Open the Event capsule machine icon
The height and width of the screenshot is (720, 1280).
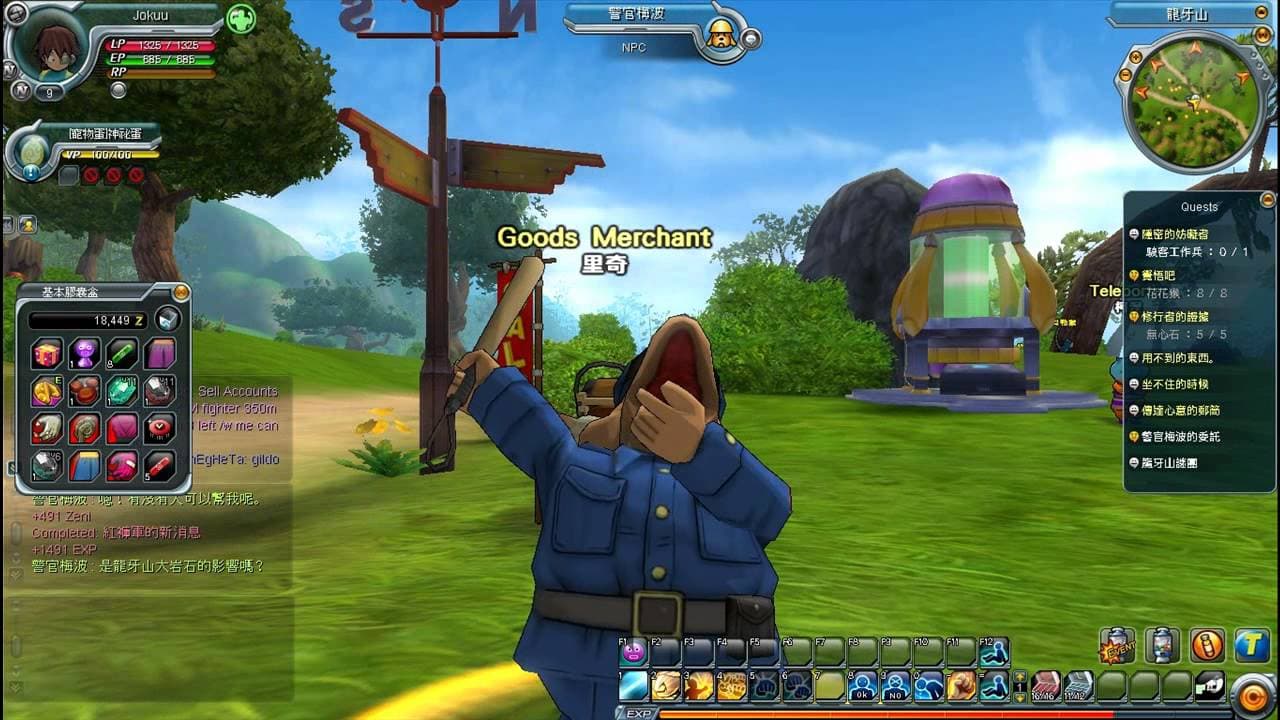1117,645
